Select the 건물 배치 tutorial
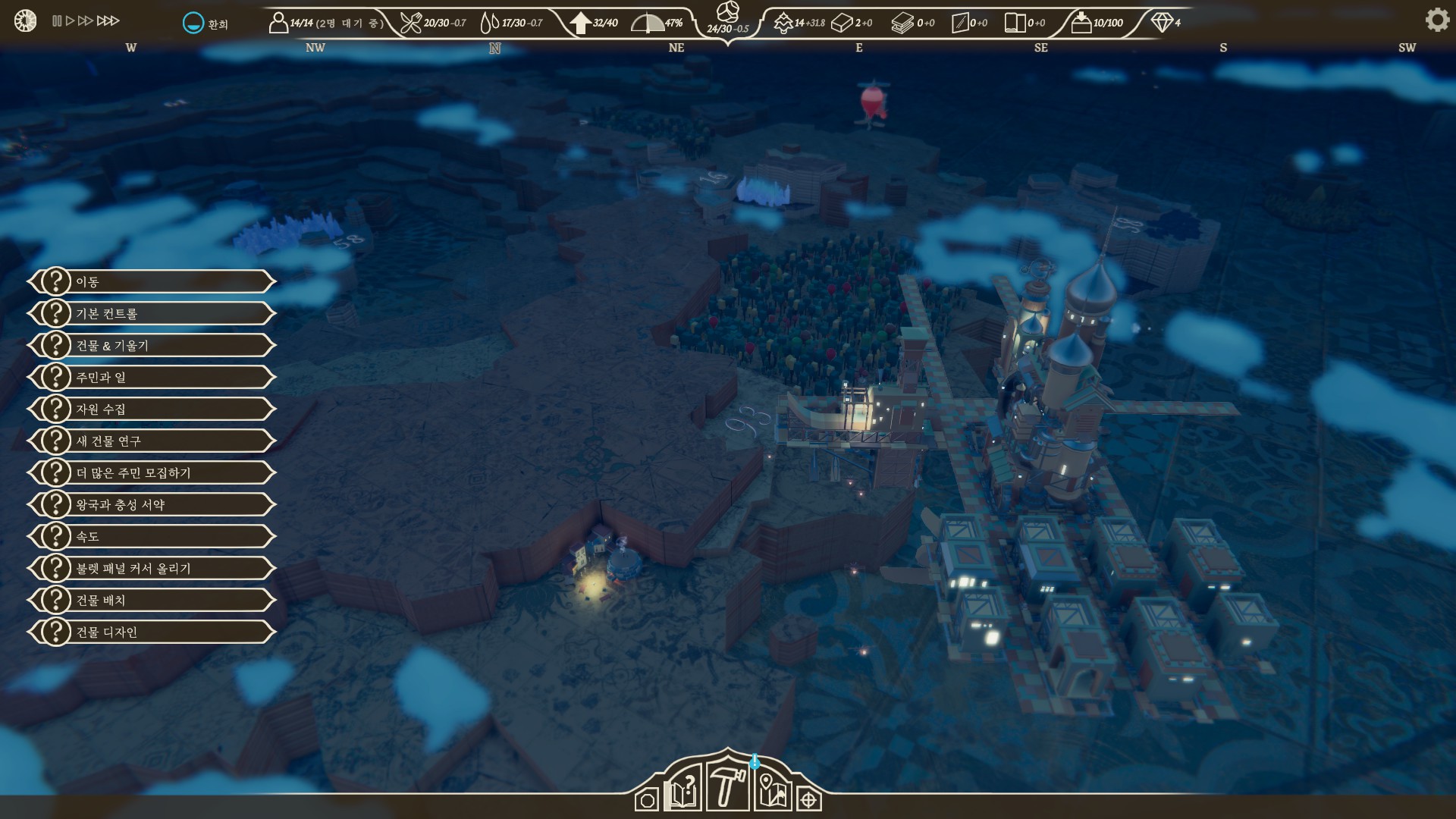 (152, 600)
